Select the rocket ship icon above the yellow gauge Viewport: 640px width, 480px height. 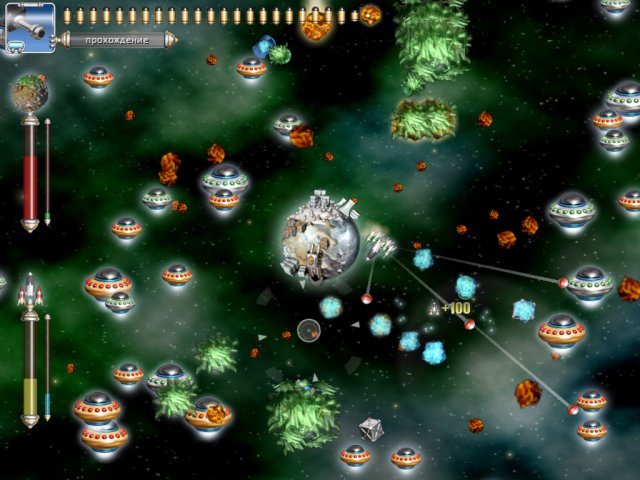coord(30,290)
